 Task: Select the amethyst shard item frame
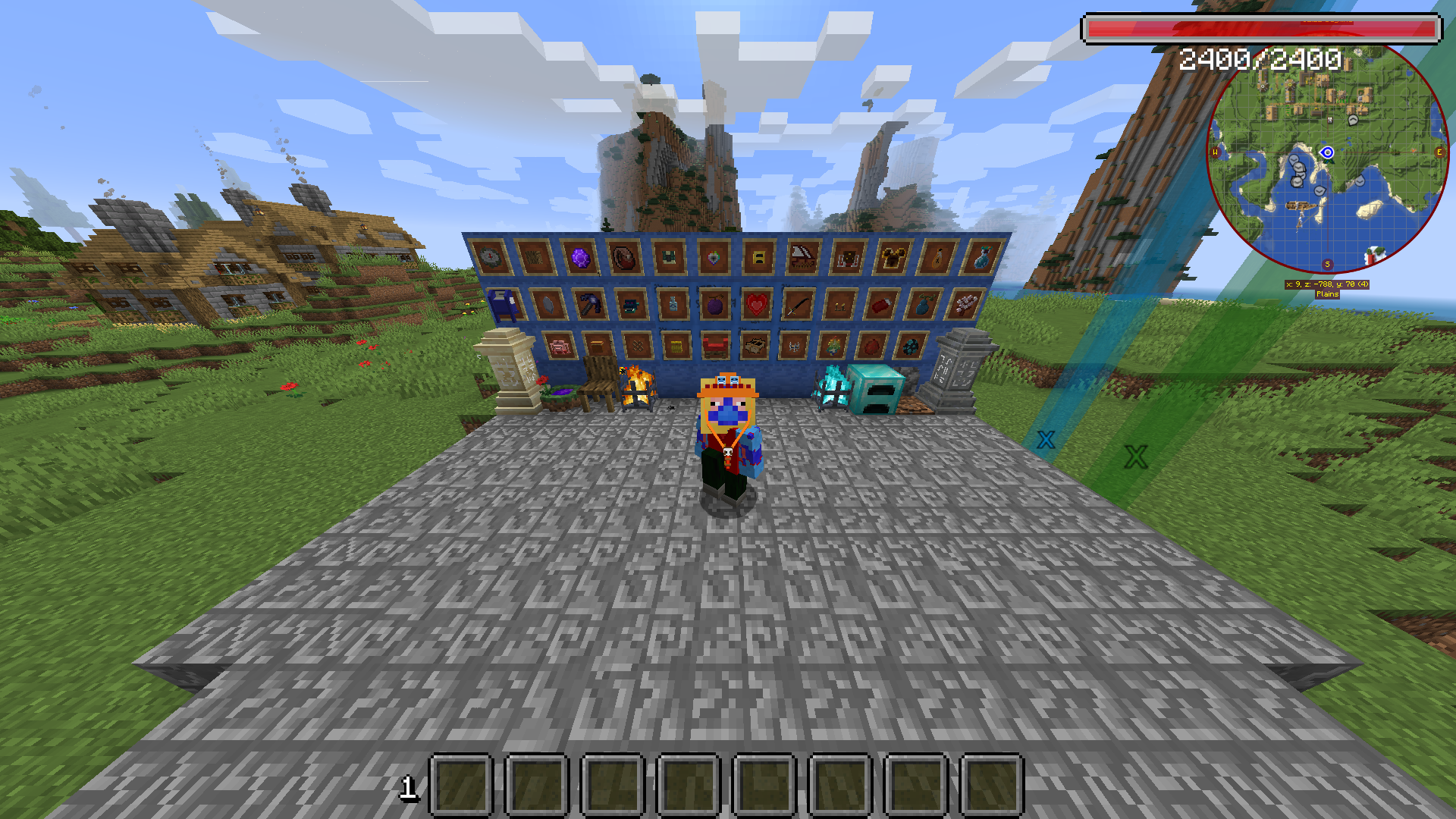pos(580,259)
